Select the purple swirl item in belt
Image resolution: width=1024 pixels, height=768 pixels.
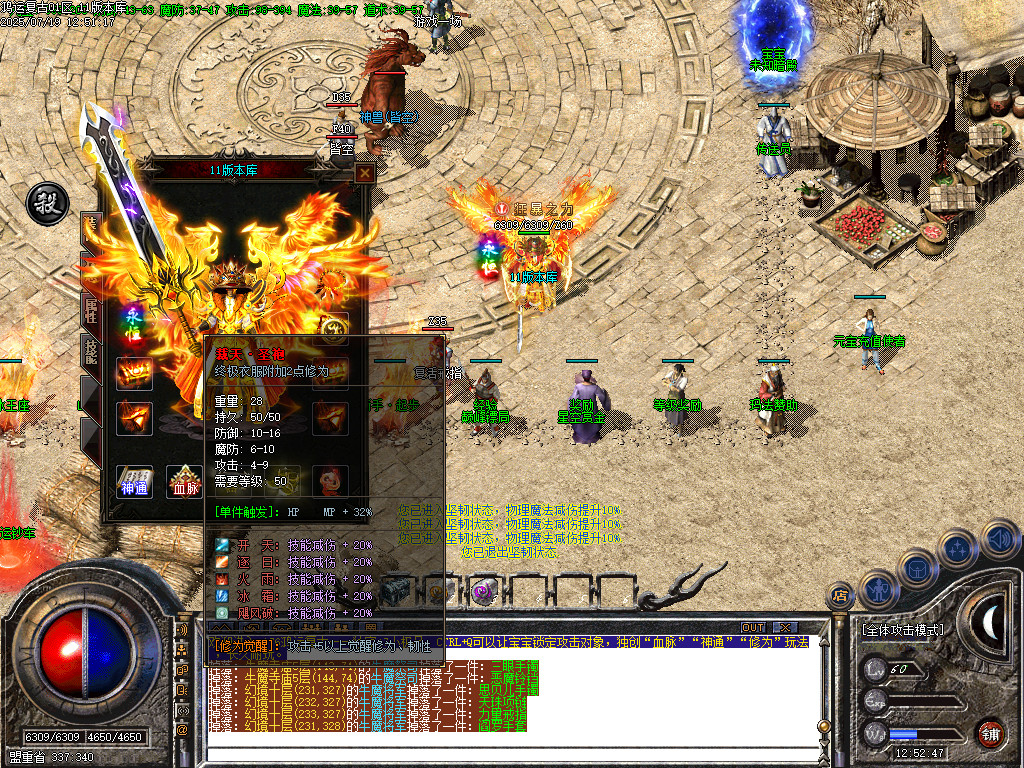[484, 590]
